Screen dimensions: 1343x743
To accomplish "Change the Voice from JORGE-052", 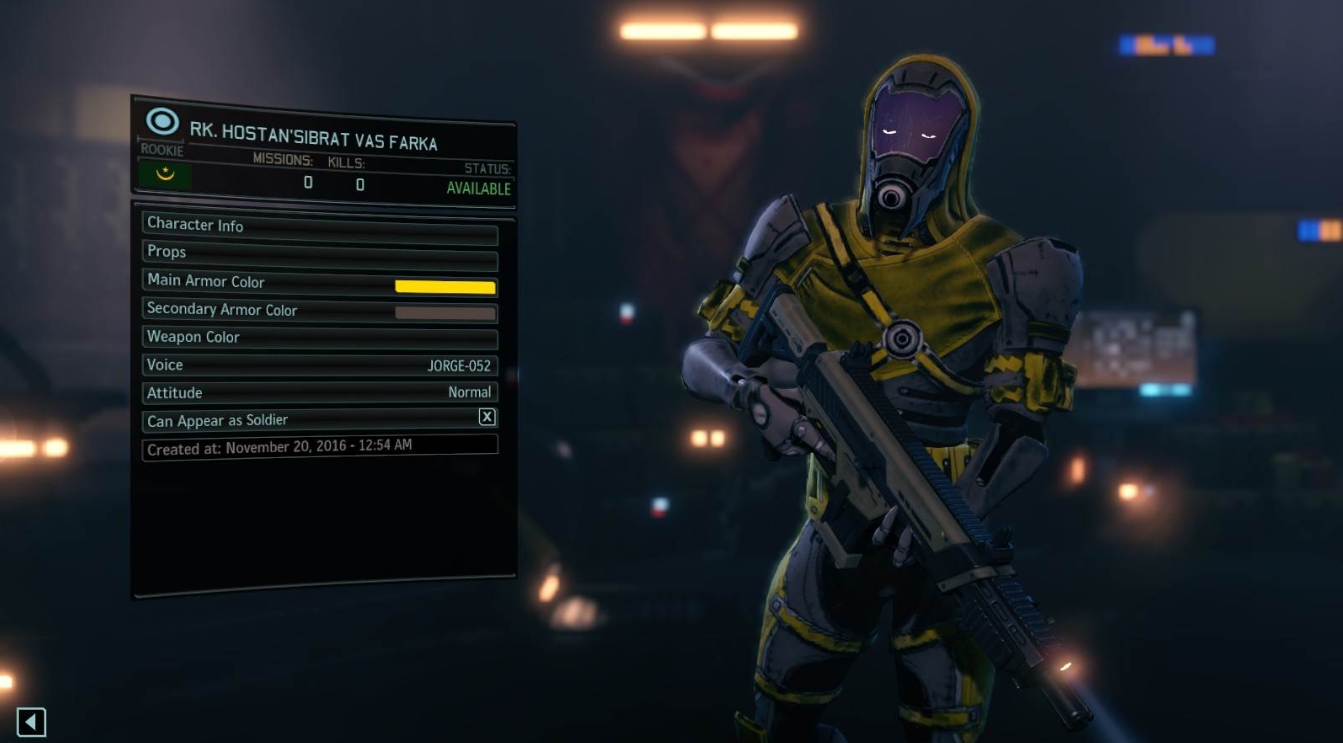I will 320,364.
